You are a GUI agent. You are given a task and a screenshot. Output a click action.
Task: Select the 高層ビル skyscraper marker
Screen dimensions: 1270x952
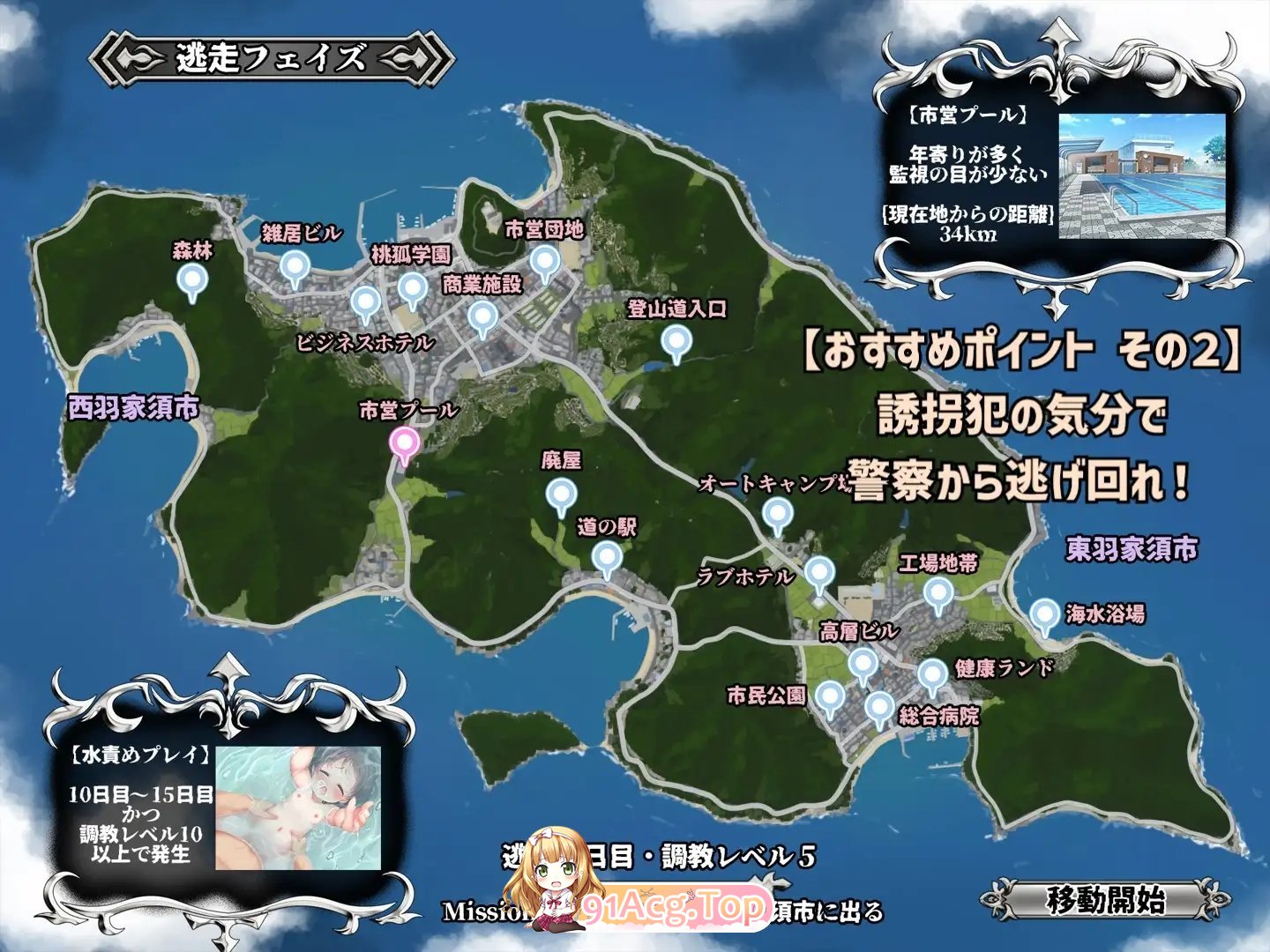click(863, 664)
